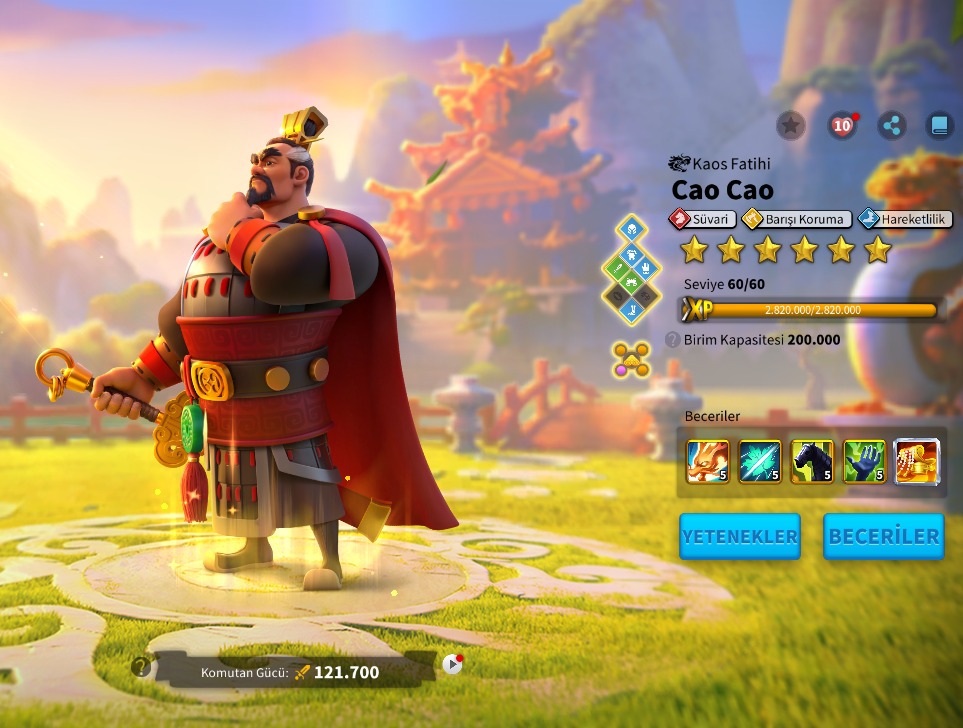Select the green leaf slash skill icon
963x728 pixels.
760,461
